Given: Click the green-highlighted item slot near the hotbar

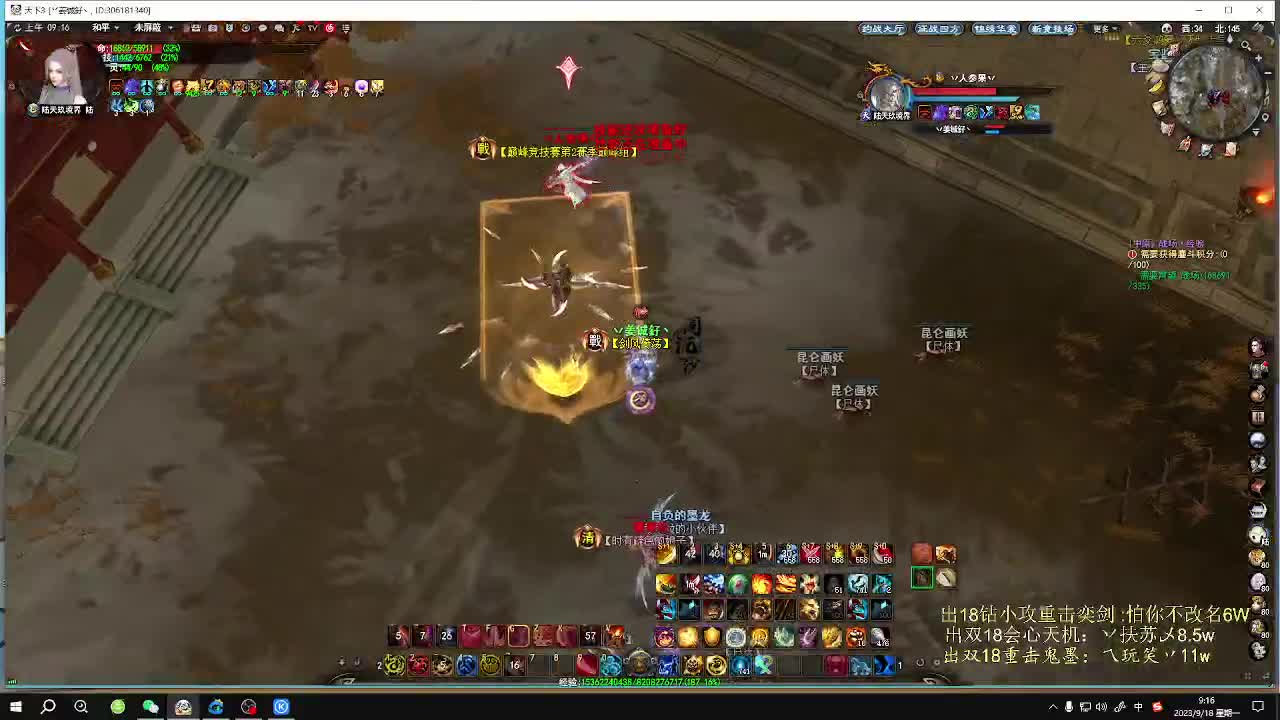Looking at the screenshot, I should click(924, 578).
